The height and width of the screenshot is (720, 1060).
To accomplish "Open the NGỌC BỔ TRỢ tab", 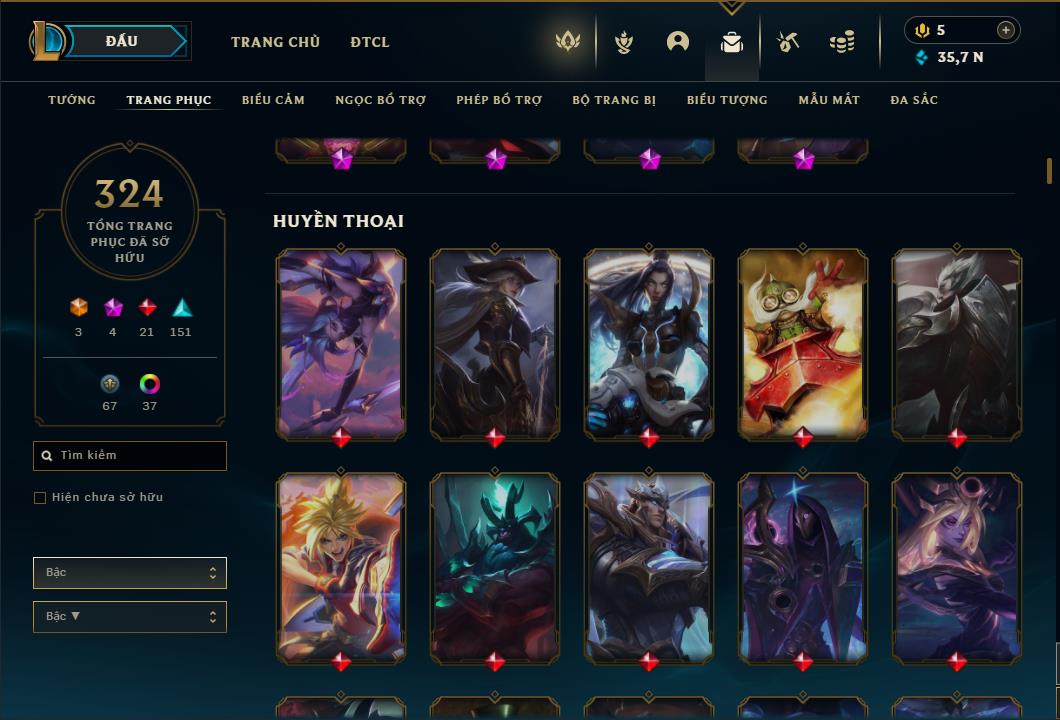I will coord(380,100).
